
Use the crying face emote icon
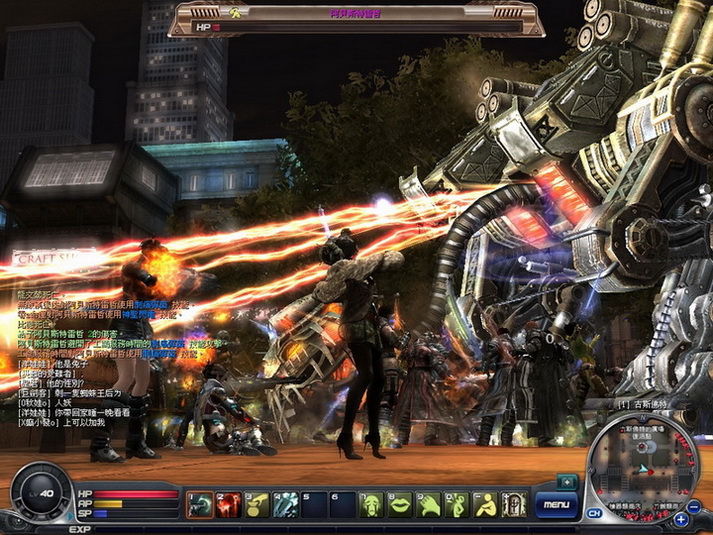[x=372, y=505]
